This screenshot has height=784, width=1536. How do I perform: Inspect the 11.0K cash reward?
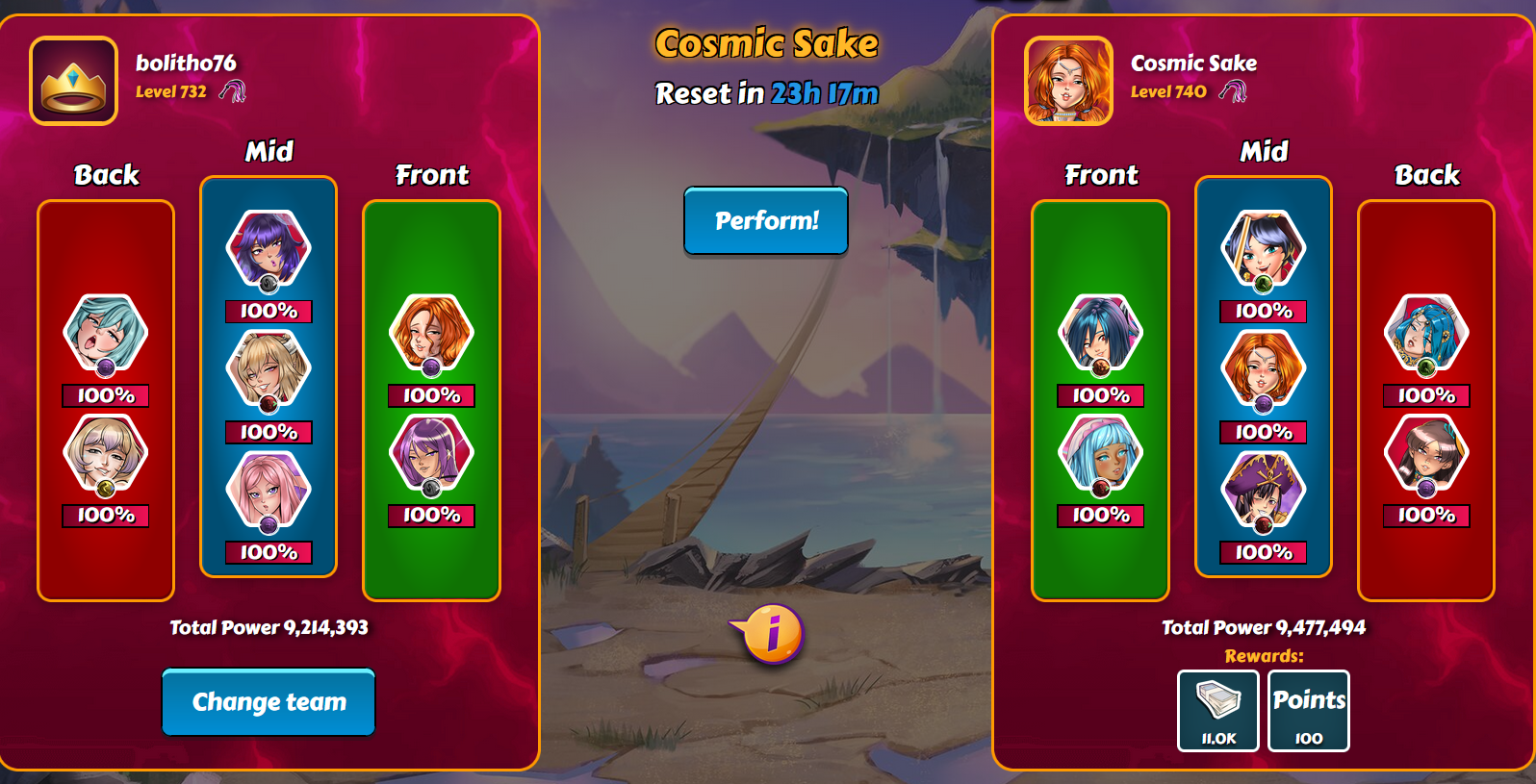point(1218,710)
